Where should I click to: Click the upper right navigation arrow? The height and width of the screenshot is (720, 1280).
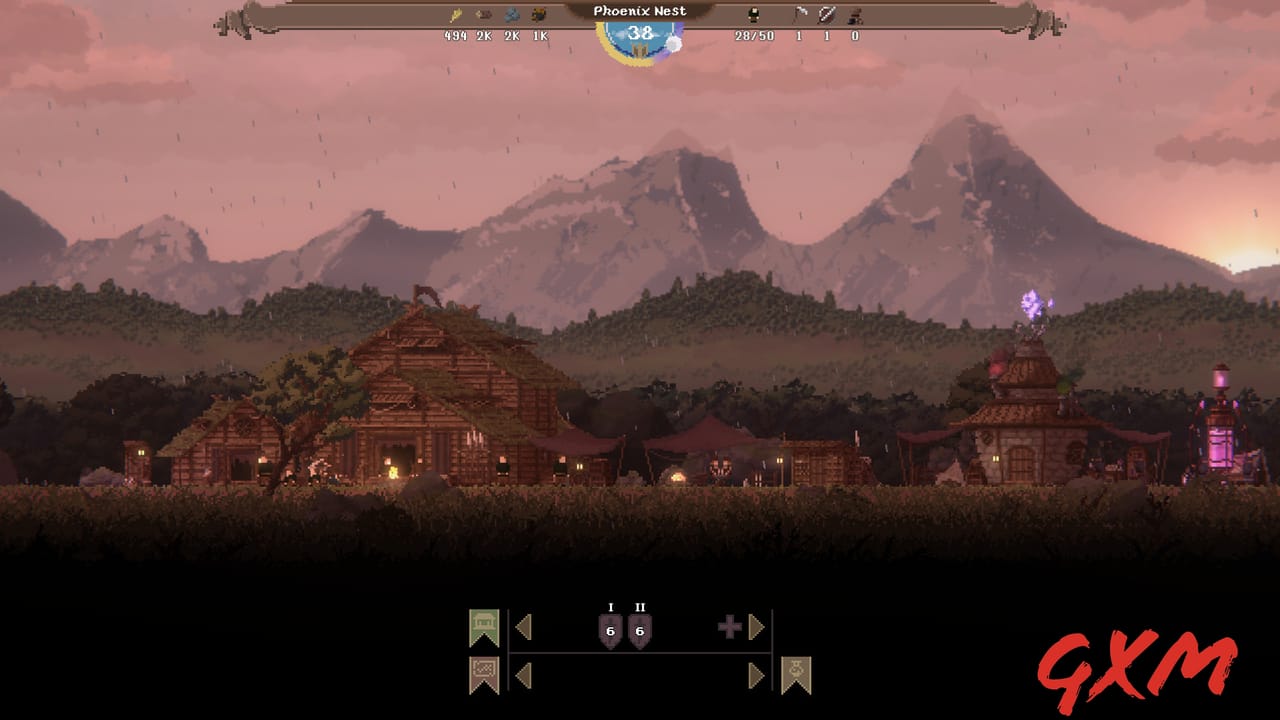755,627
